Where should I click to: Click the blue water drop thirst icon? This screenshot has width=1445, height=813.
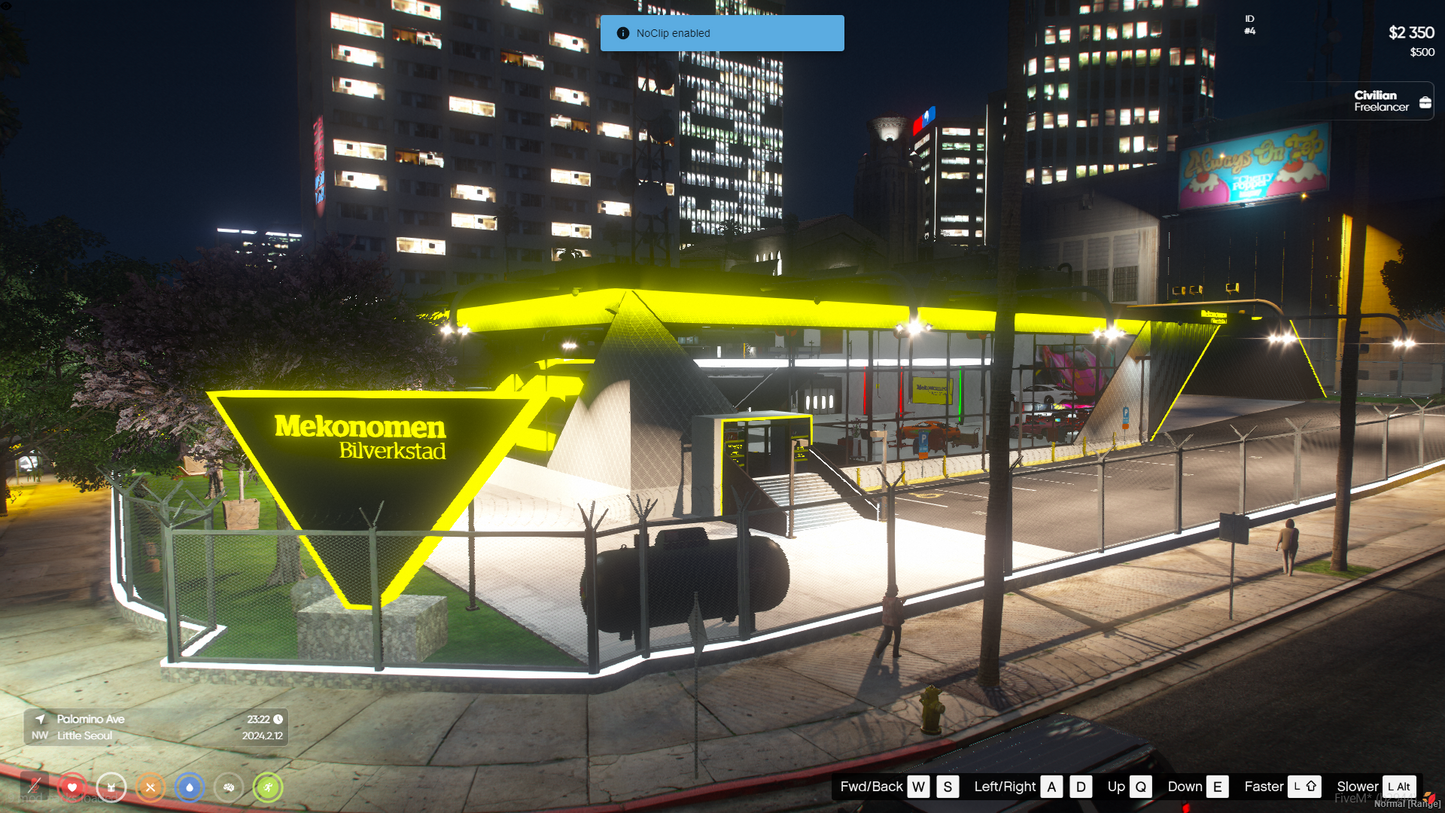pos(189,788)
